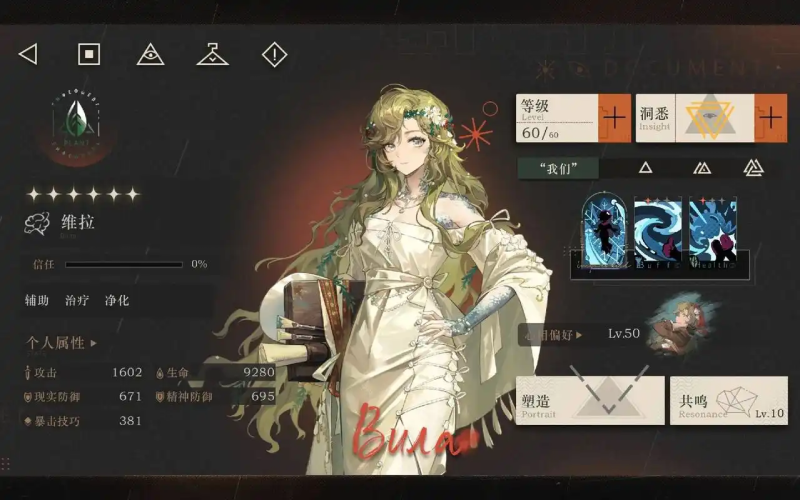Tap the diamond exclamation info icon
Image resolution: width=800 pixels, height=500 pixels.
click(274, 54)
